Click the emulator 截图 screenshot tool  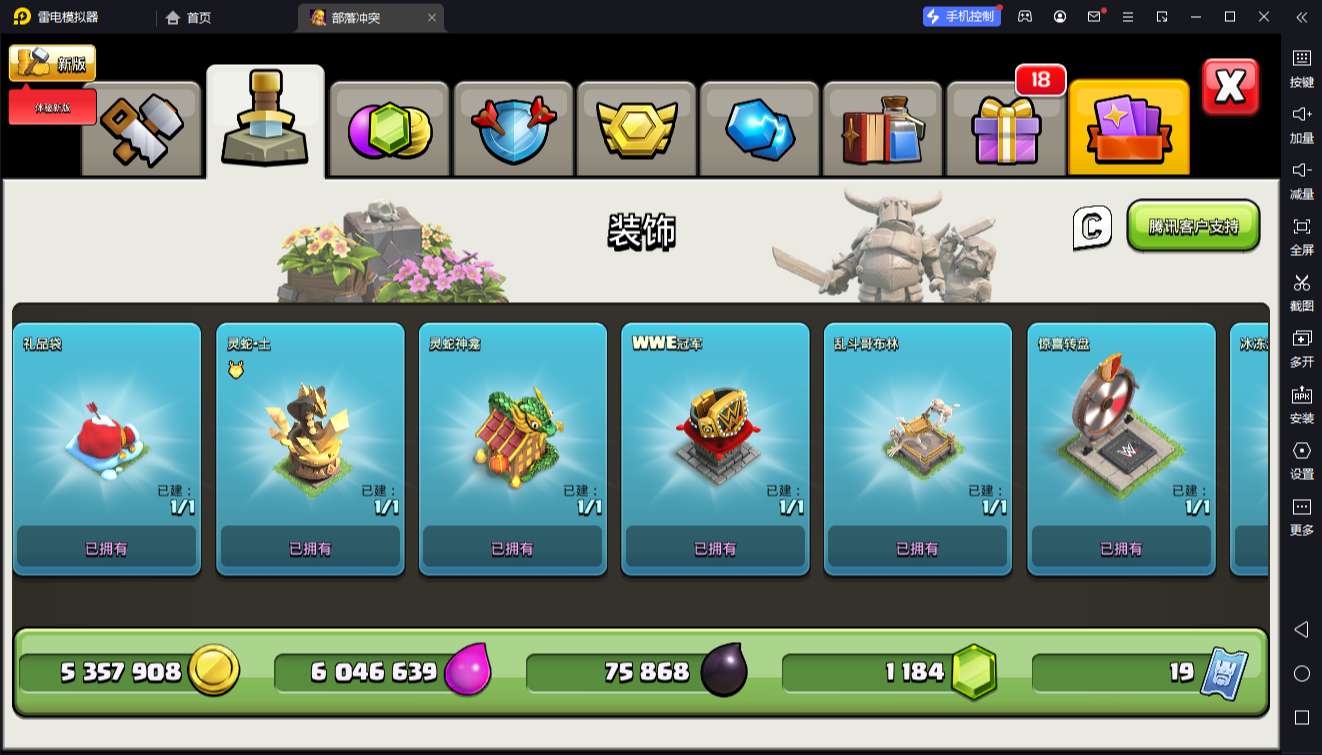tap(1301, 291)
